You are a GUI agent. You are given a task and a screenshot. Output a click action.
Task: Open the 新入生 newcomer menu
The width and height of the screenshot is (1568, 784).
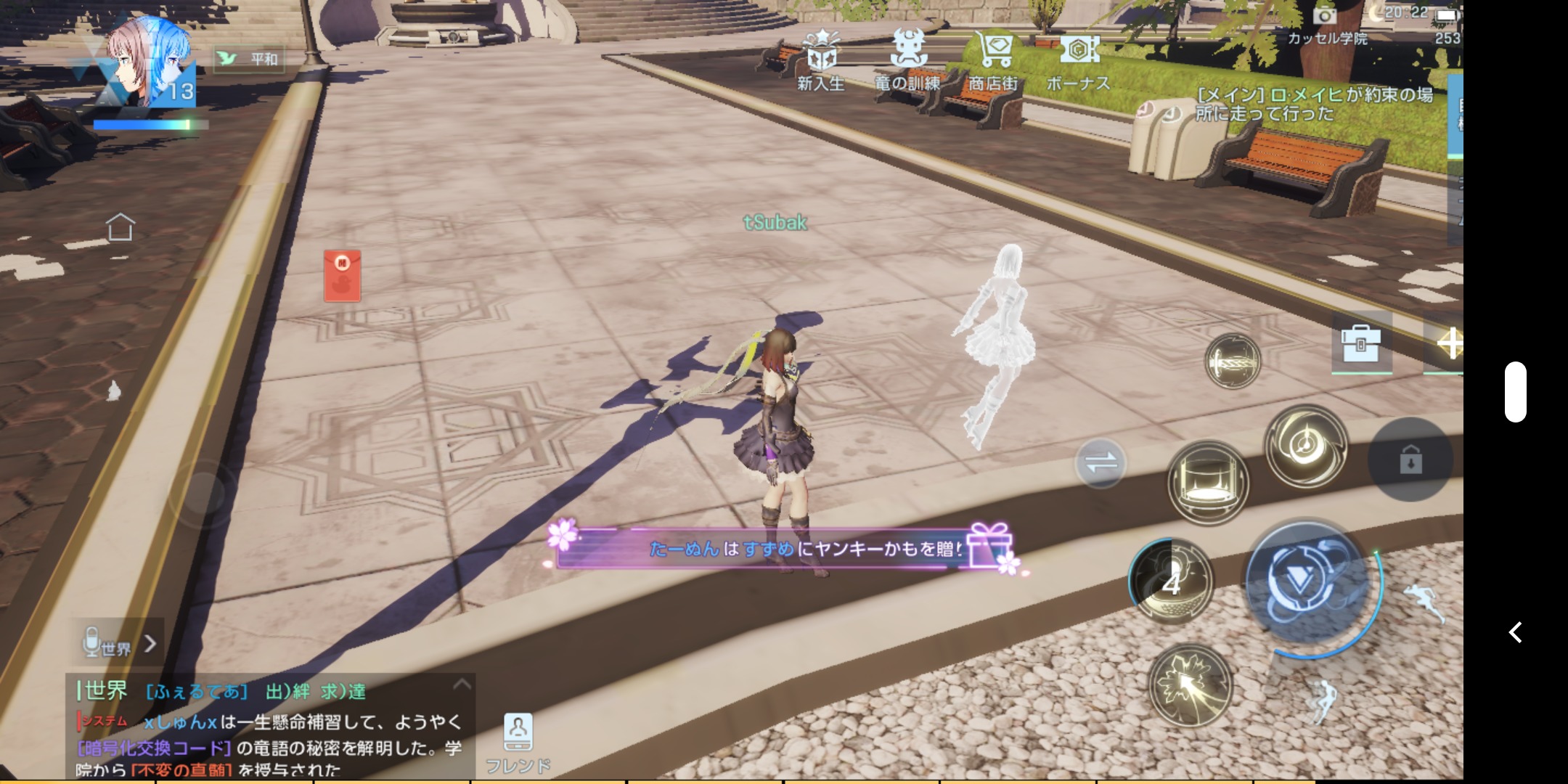pyautogui.click(x=821, y=60)
